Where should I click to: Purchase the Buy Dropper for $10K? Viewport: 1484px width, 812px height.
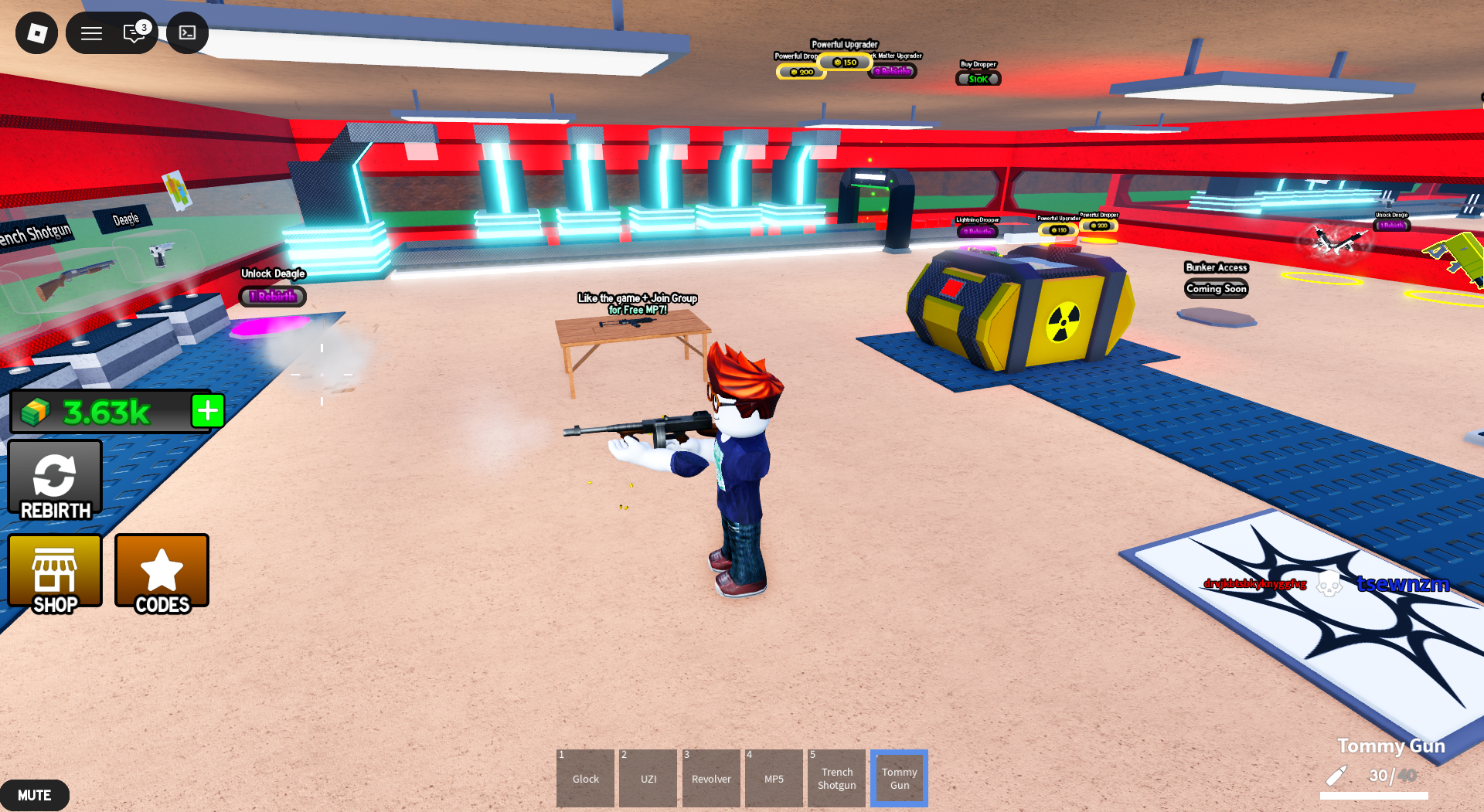click(977, 78)
